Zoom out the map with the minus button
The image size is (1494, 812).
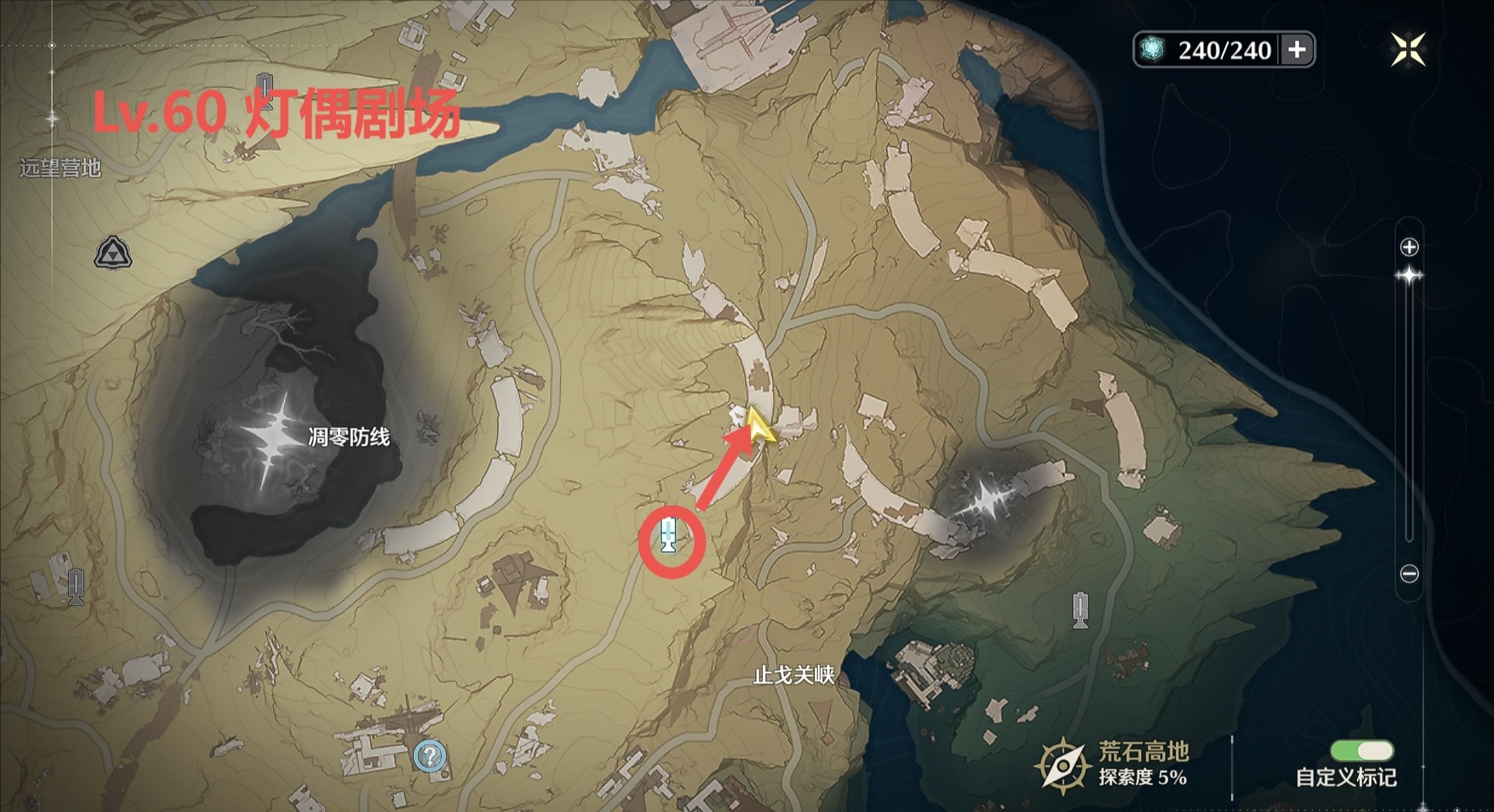click(x=1409, y=574)
